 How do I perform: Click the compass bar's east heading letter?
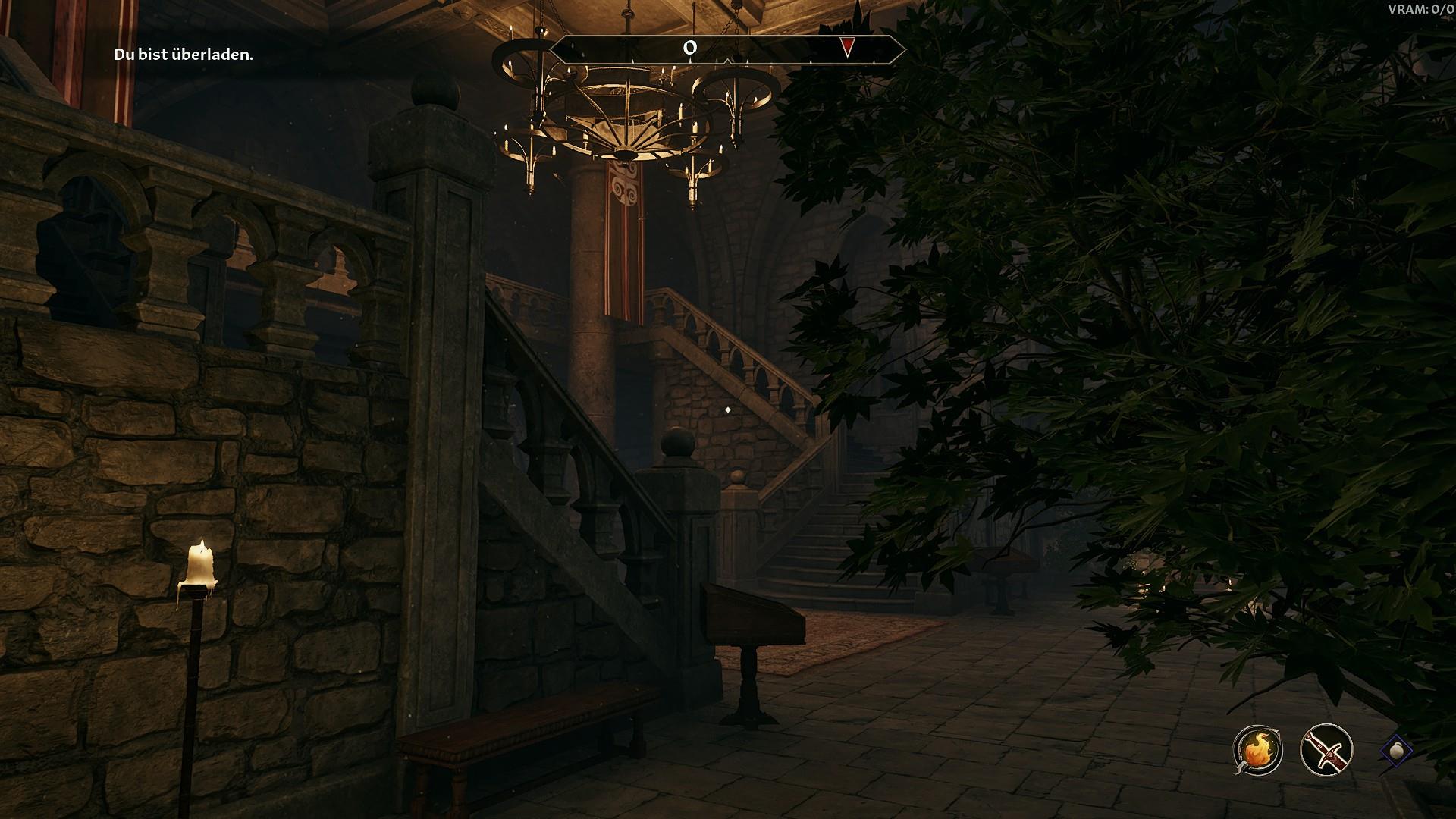[x=689, y=48]
